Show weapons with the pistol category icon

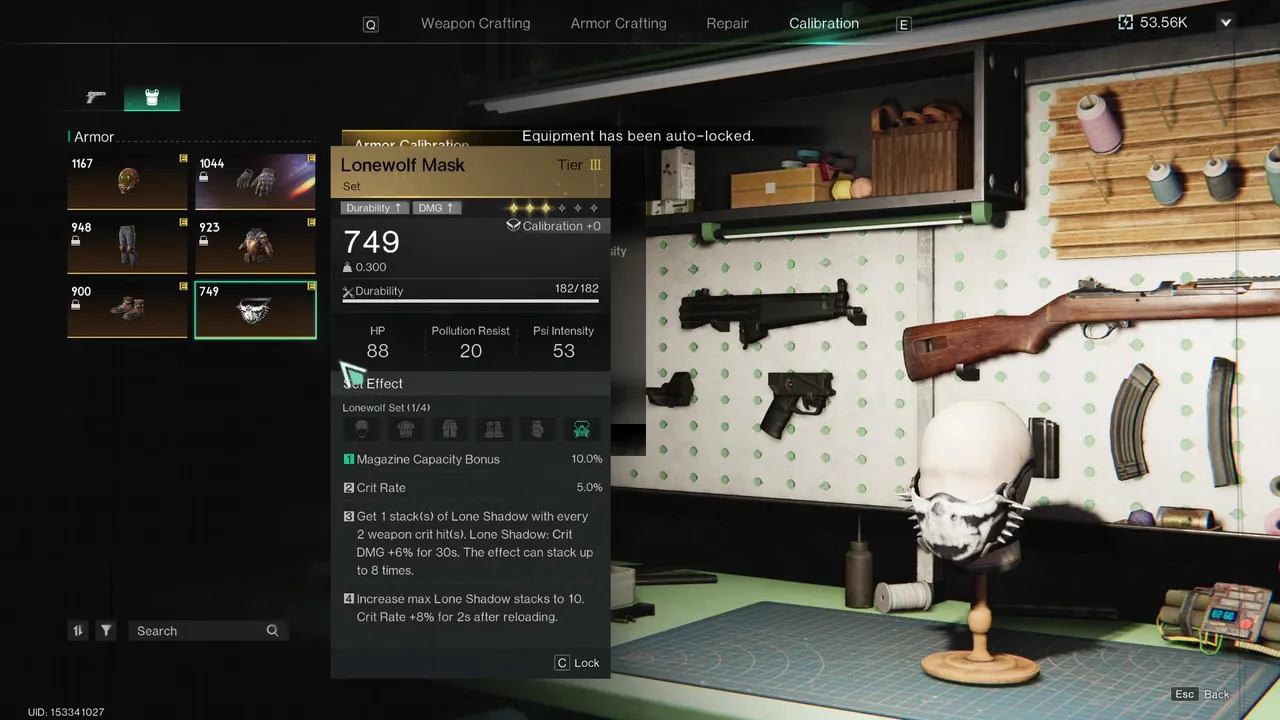96,97
